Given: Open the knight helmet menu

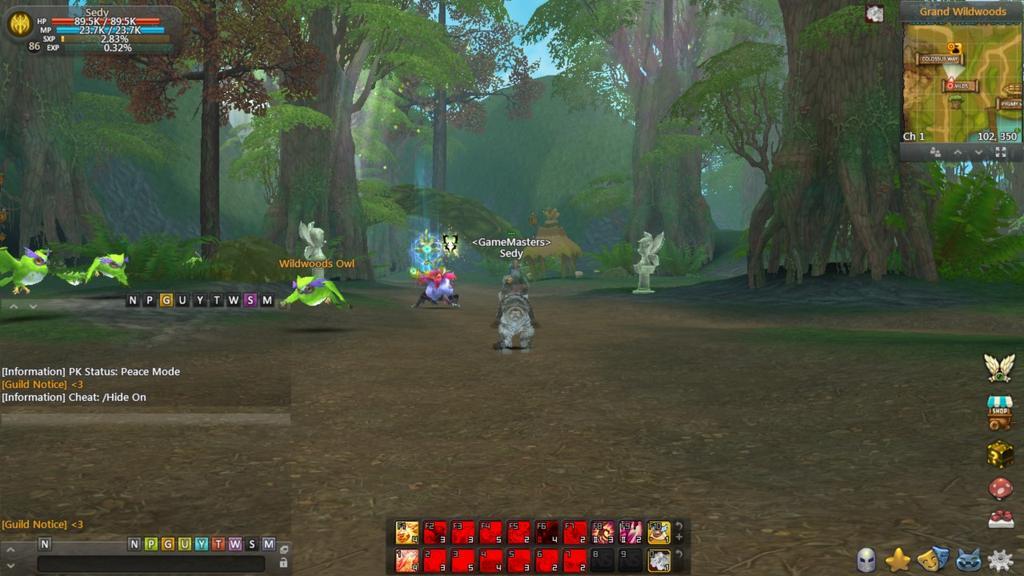Looking at the screenshot, I should pyautogui.click(x=866, y=560).
